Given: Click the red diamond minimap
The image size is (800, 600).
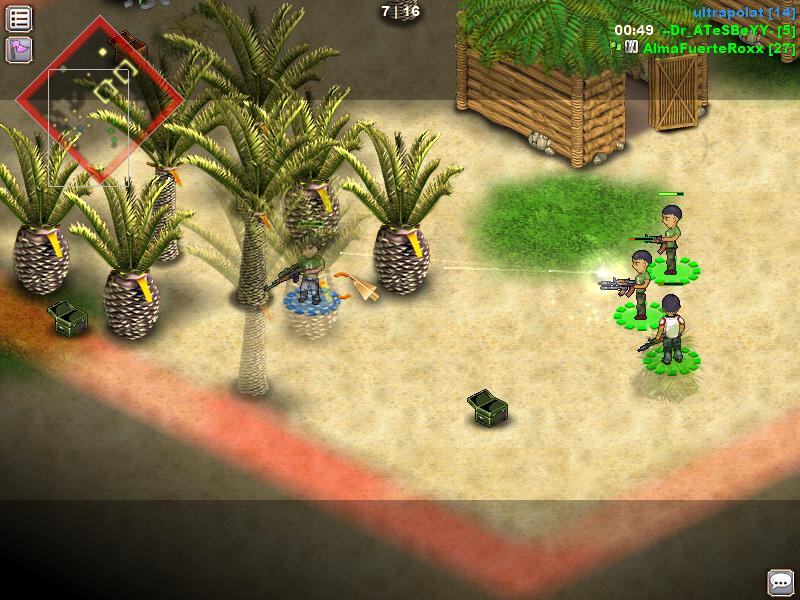Looking at the screenshot, I should [100, 100].
